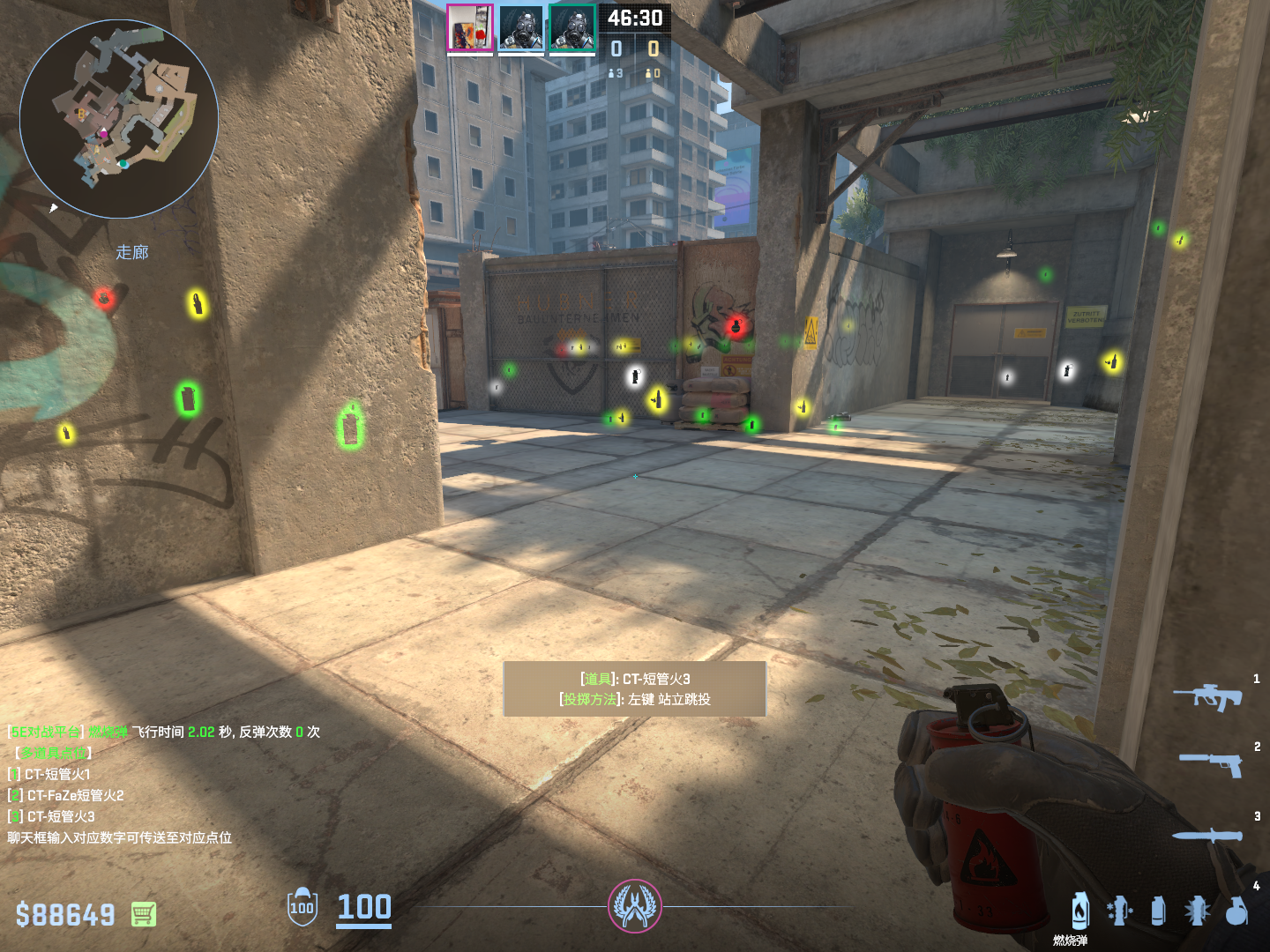This screenshot has height=952, width=1270.
Task: Select the incendiary grenade icon labeled 燃烧弹
Action: point(1080,911)
